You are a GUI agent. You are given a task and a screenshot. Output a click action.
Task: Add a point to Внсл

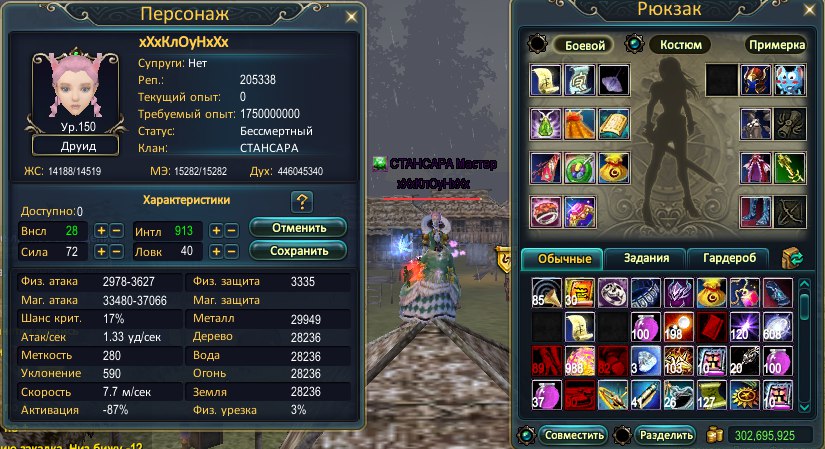pos(100,230)
